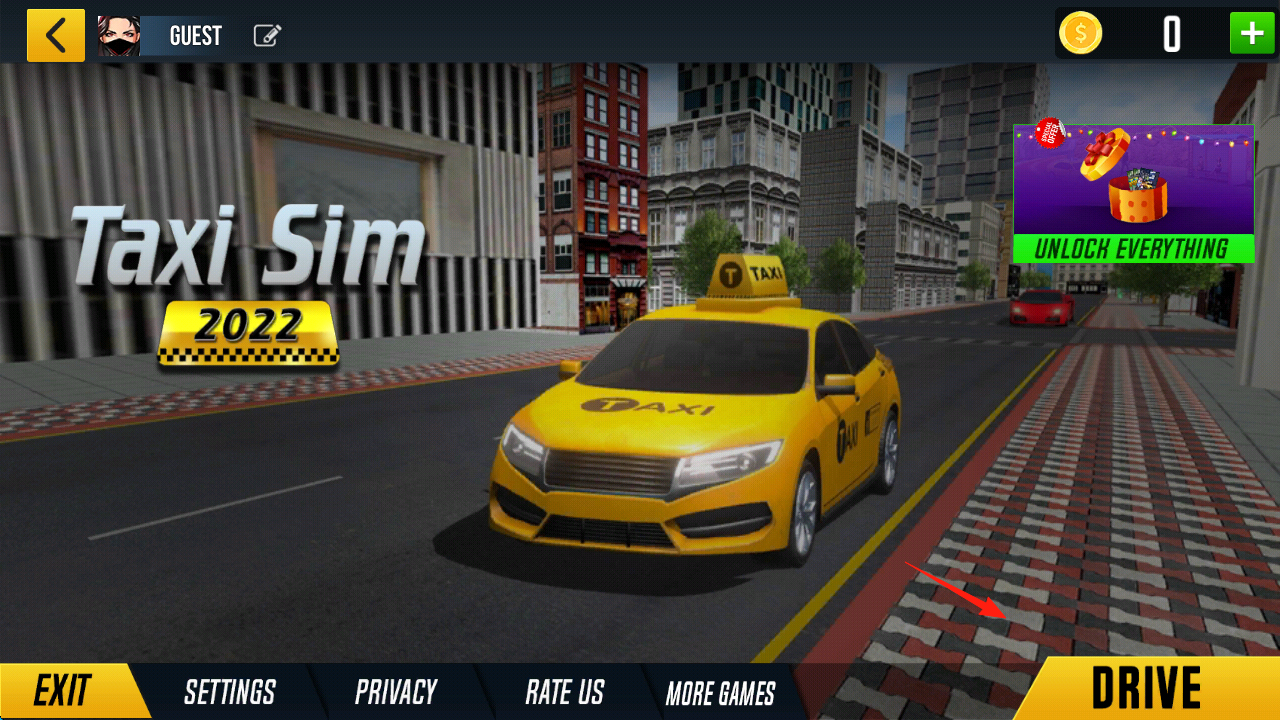
Task: Add coins with the green plus button
Action: [x=1251, y=34]
